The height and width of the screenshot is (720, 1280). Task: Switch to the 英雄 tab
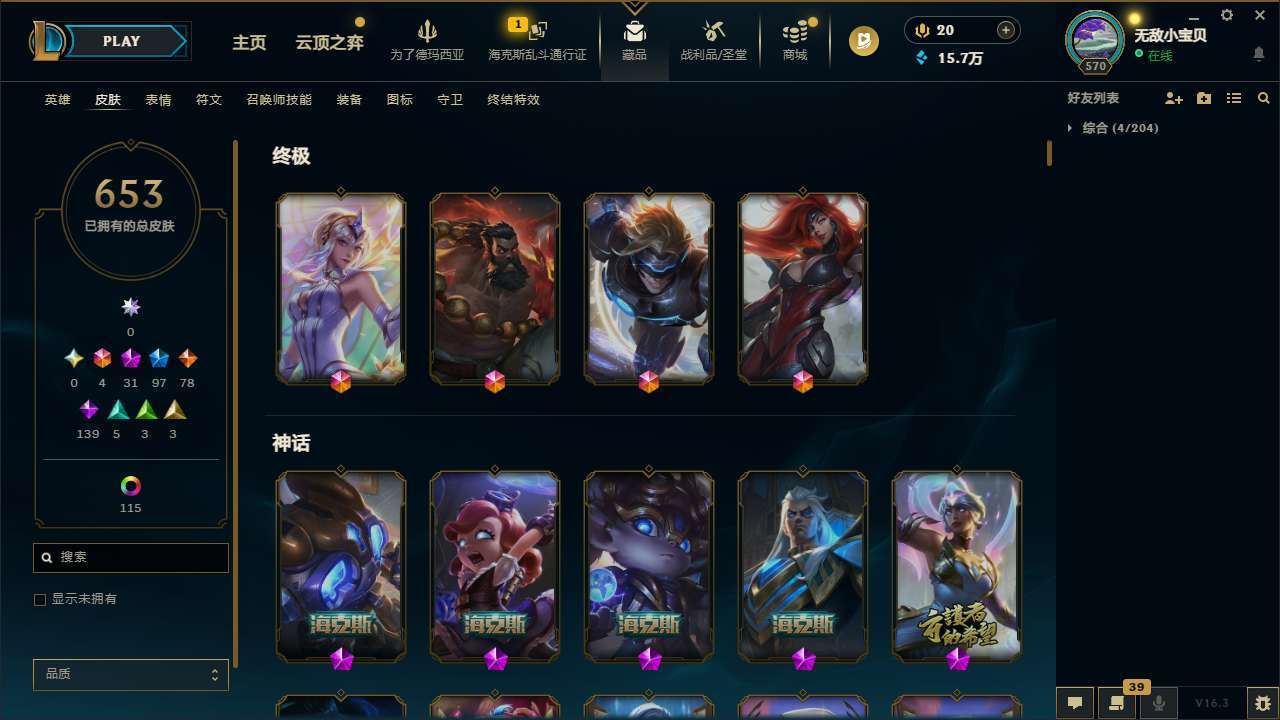(57, 100)
